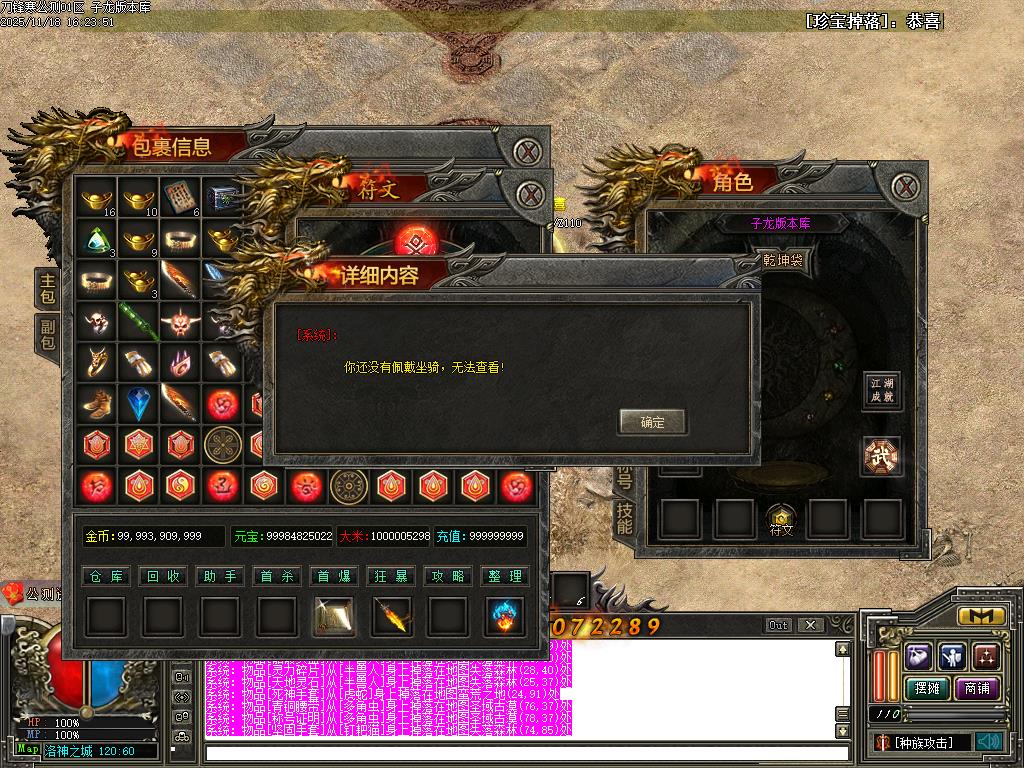Close the 包裹信息 bag window
The height and width of the screenshot is (768, 1024).
528,152
